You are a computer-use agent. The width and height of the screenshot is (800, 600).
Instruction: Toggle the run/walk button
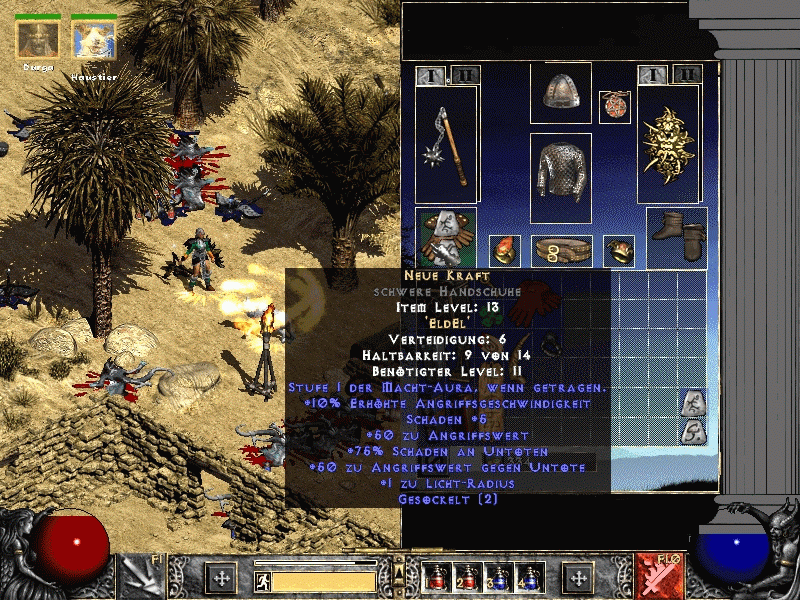click(261, 580)
